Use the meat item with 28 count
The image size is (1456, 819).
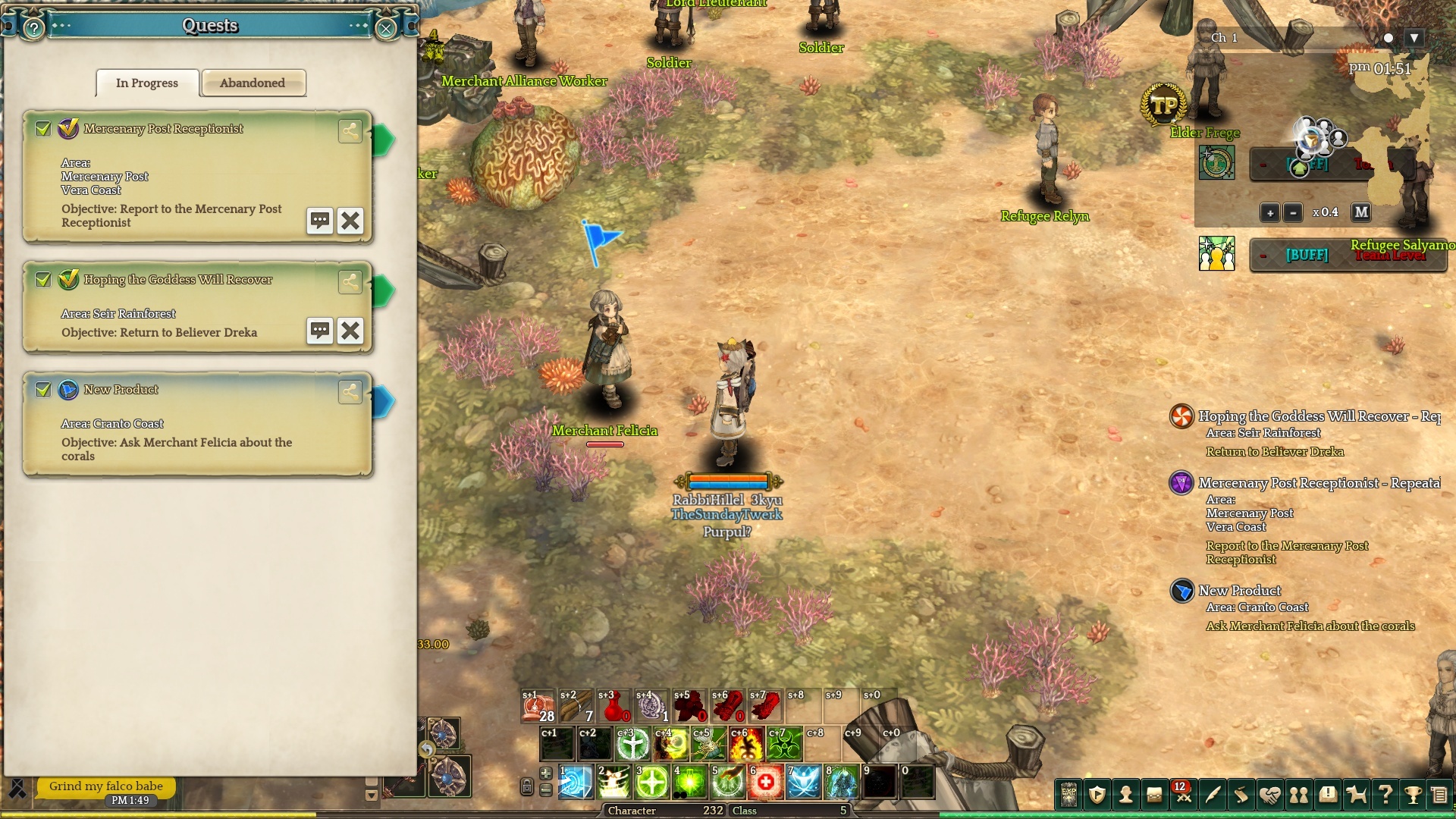point(538,707)
